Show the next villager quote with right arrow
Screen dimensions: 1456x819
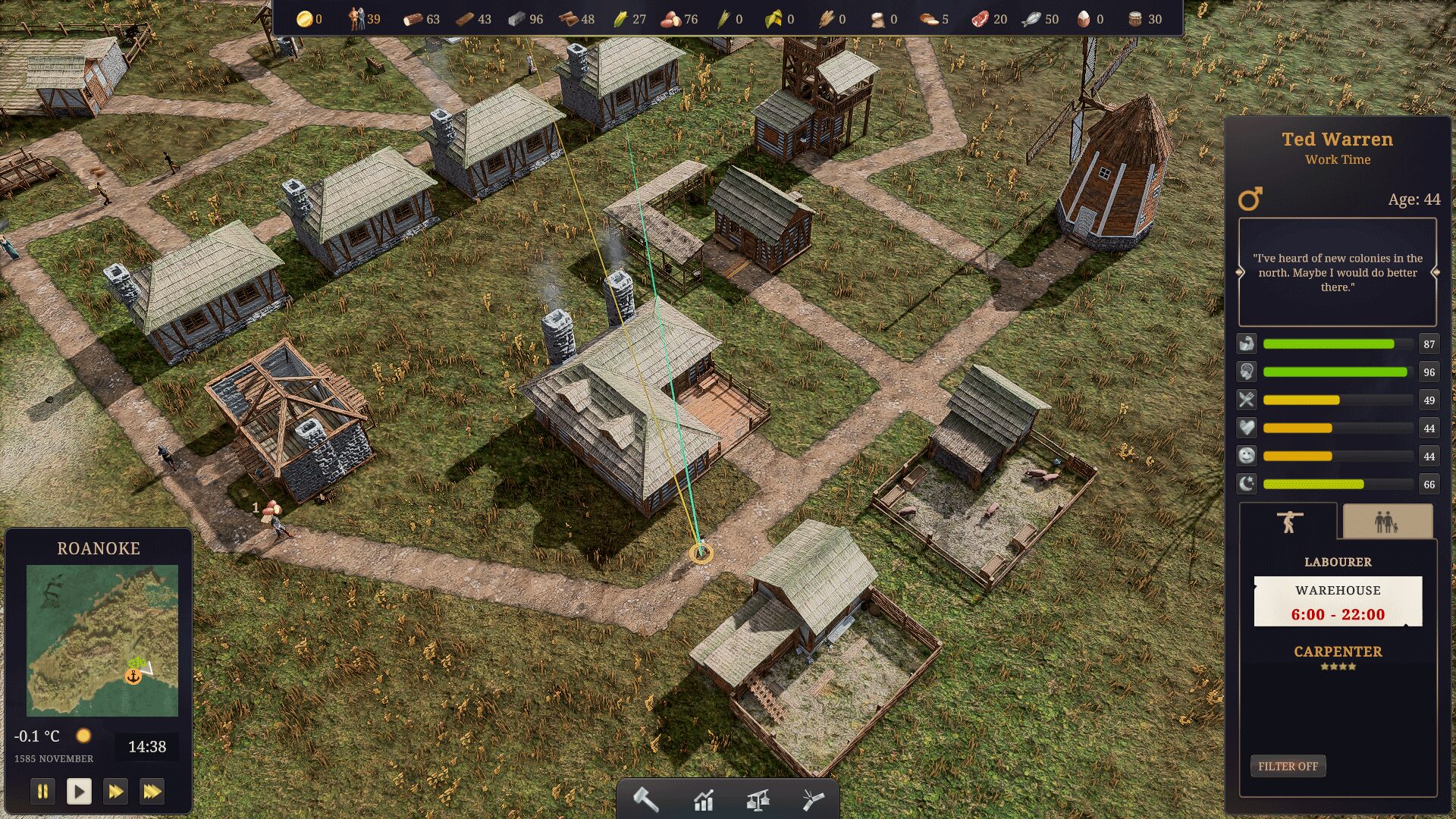click(x=1435, y=272)
